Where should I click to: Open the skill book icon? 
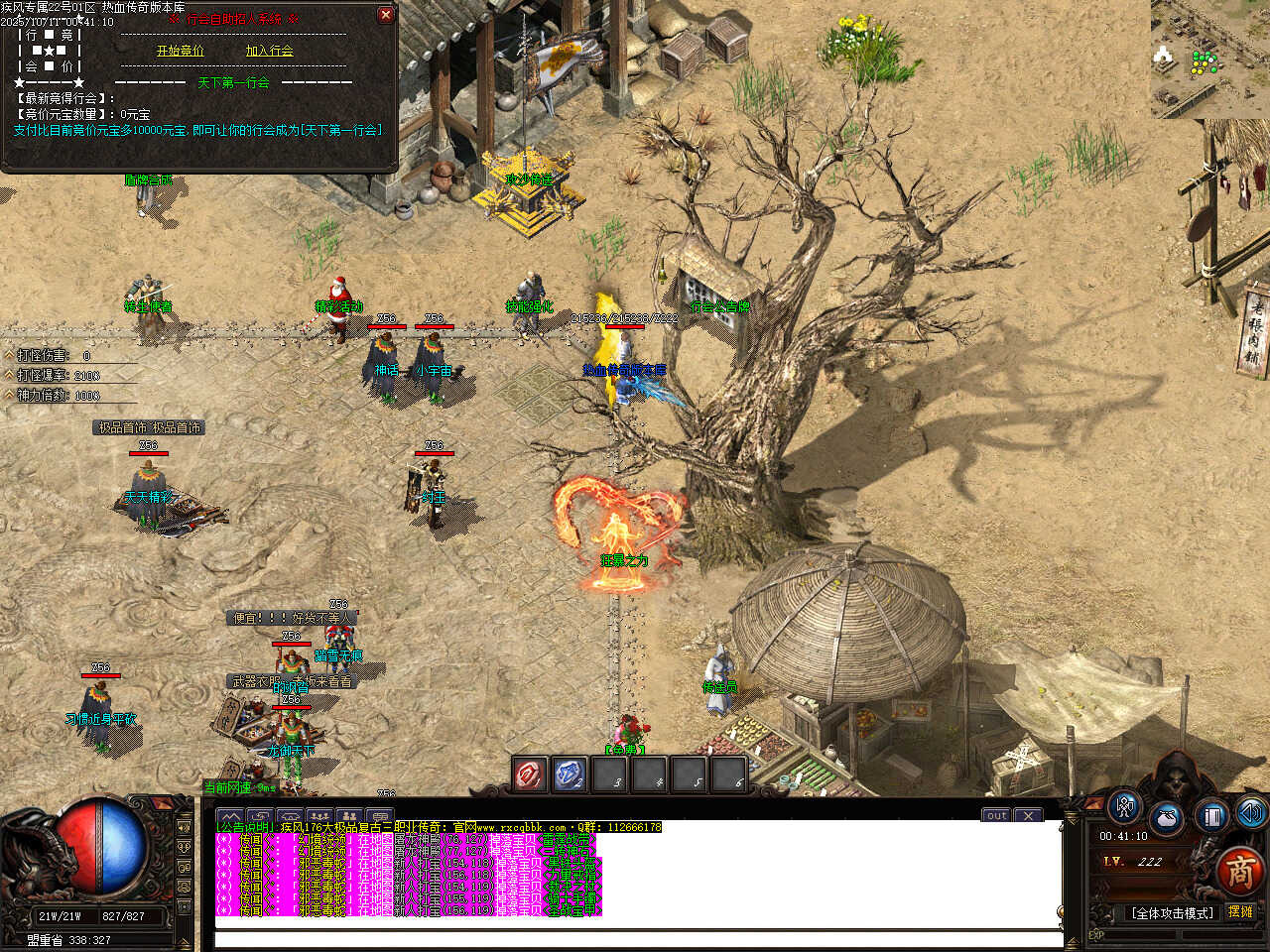(x=1210, y=816)
